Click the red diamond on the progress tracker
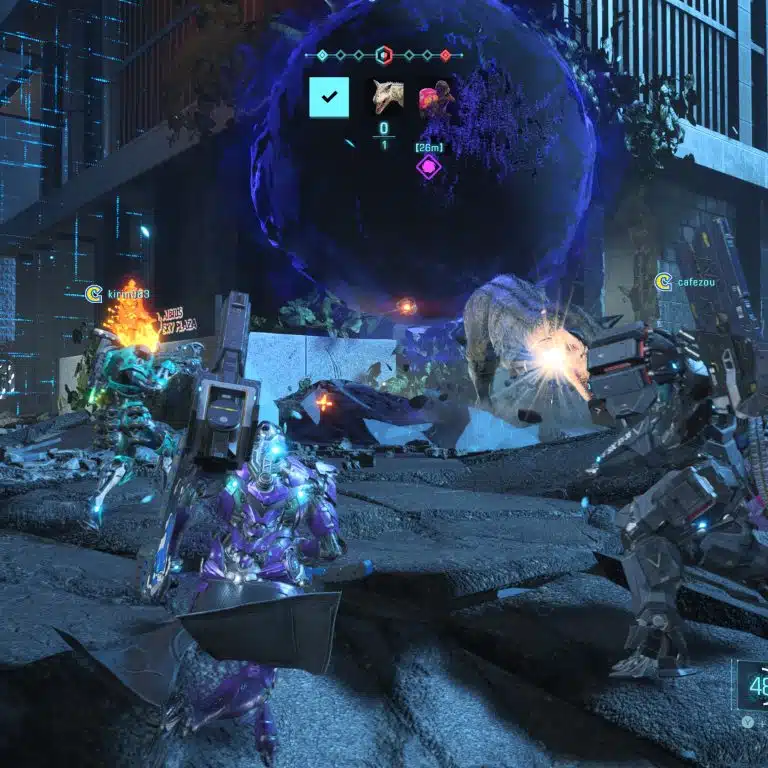This screenshot has height=768, width=768. 446,55
